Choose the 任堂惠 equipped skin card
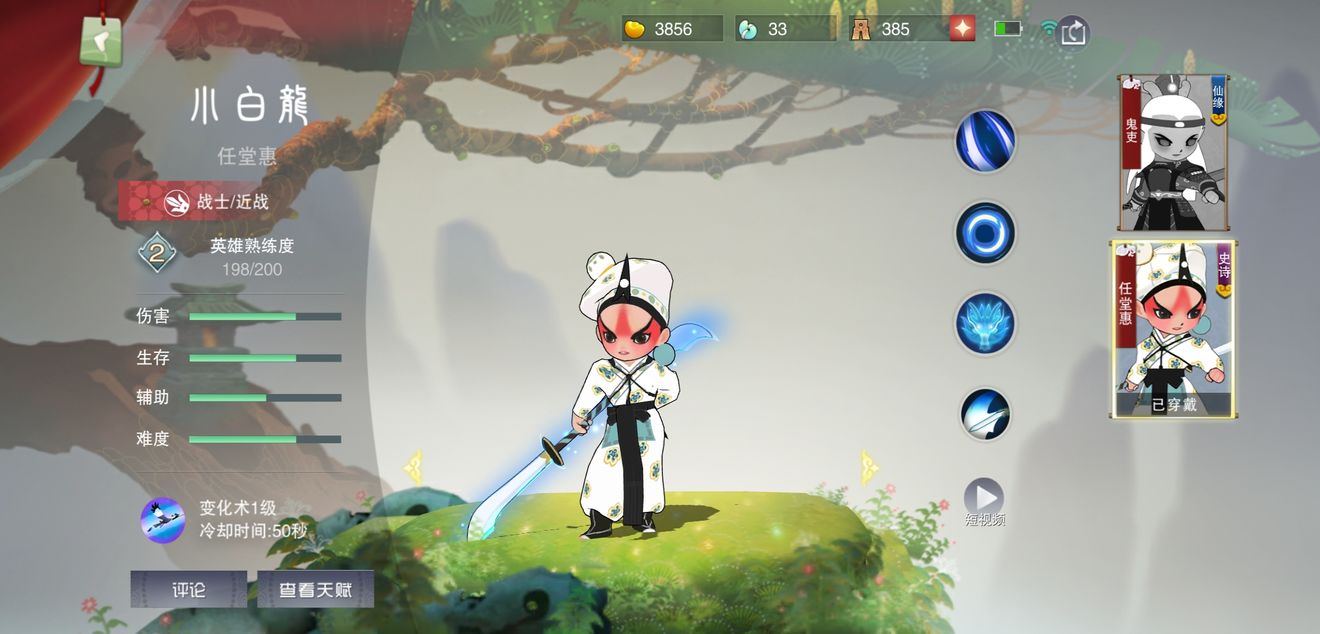 click(1173, 329)
